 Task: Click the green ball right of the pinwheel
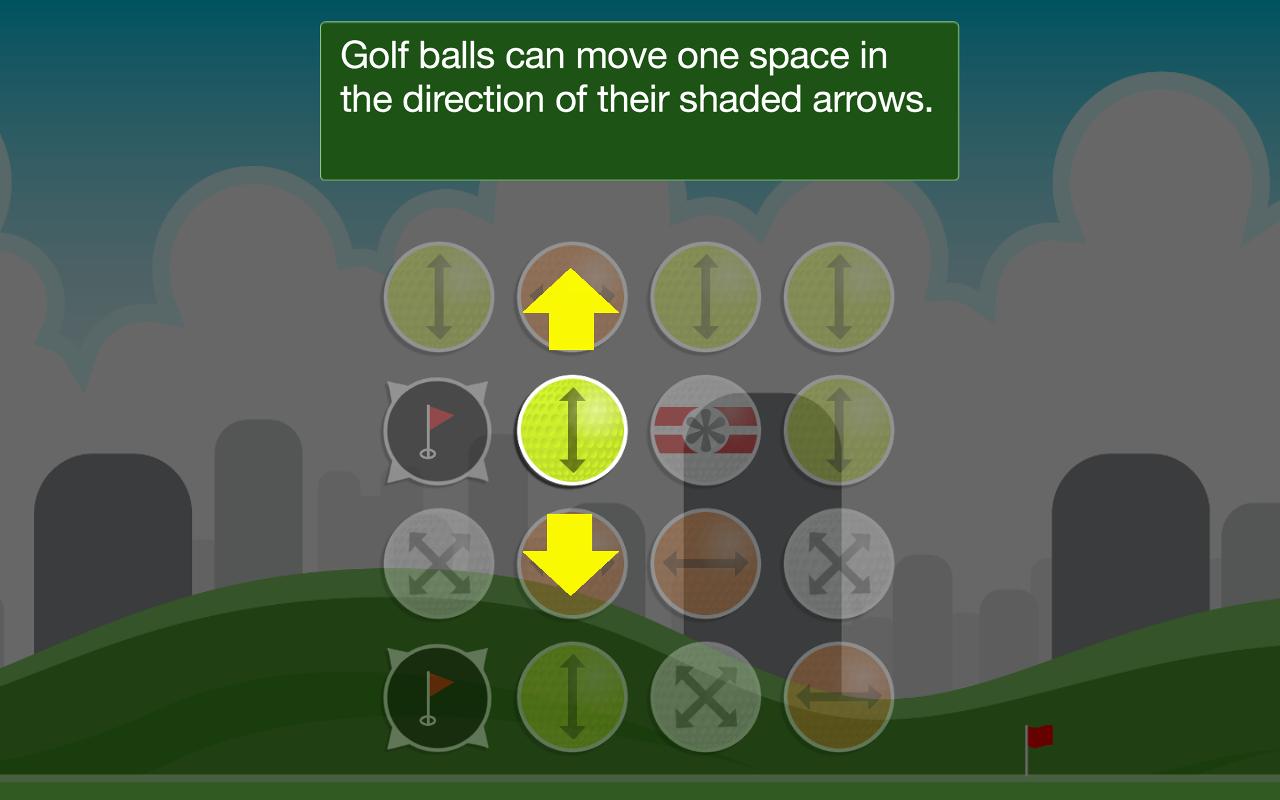(838, 430)
